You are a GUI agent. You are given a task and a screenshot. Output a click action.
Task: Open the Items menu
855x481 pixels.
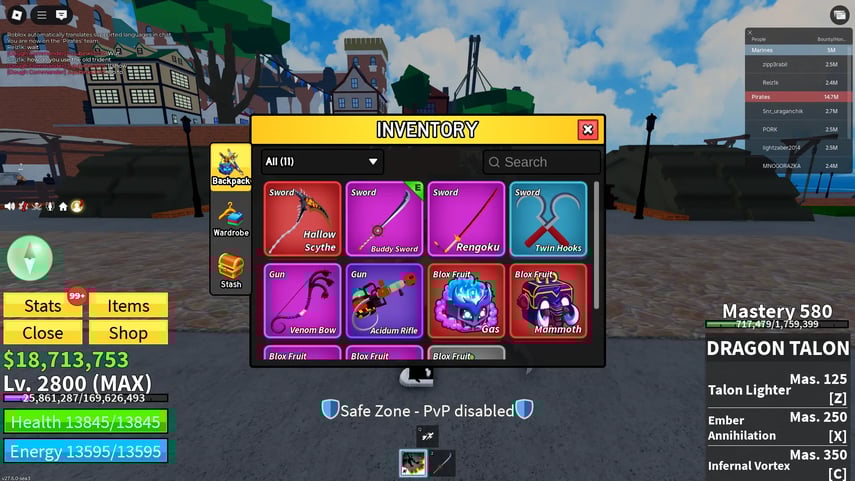point(128,306)
